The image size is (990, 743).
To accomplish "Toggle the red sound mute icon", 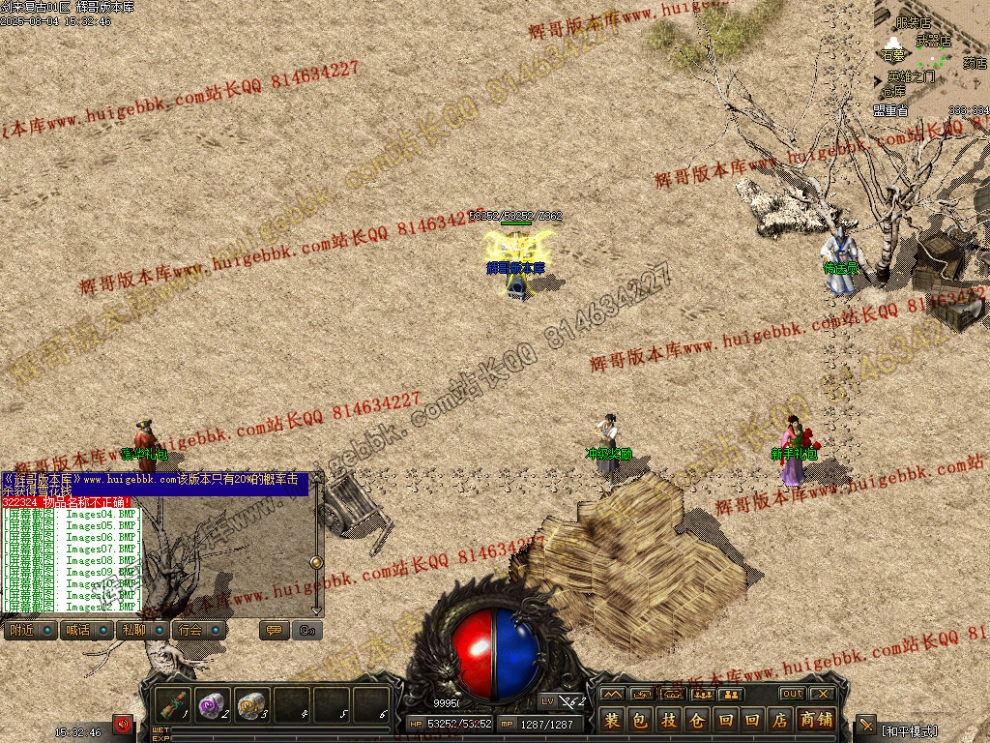I will click(123, 724).
